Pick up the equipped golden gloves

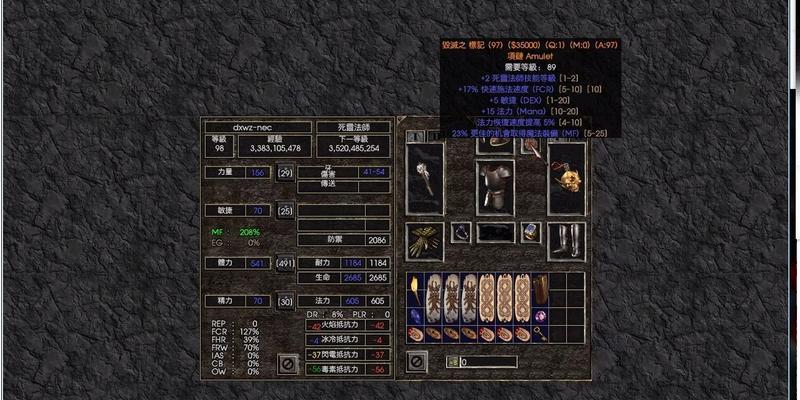click(426, 240)
